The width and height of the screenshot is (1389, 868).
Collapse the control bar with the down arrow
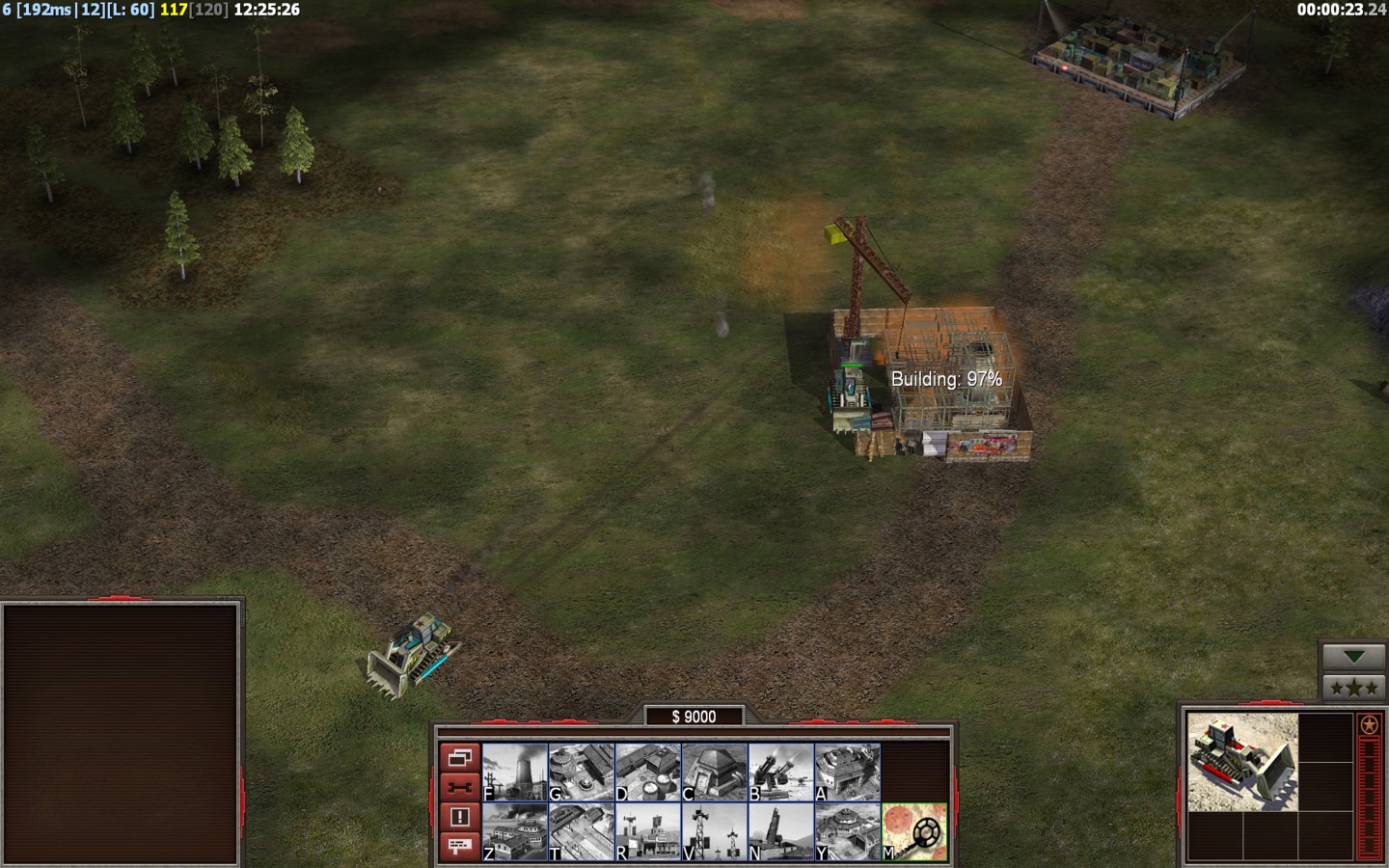pyautogui.click(x=1354, y=657)
